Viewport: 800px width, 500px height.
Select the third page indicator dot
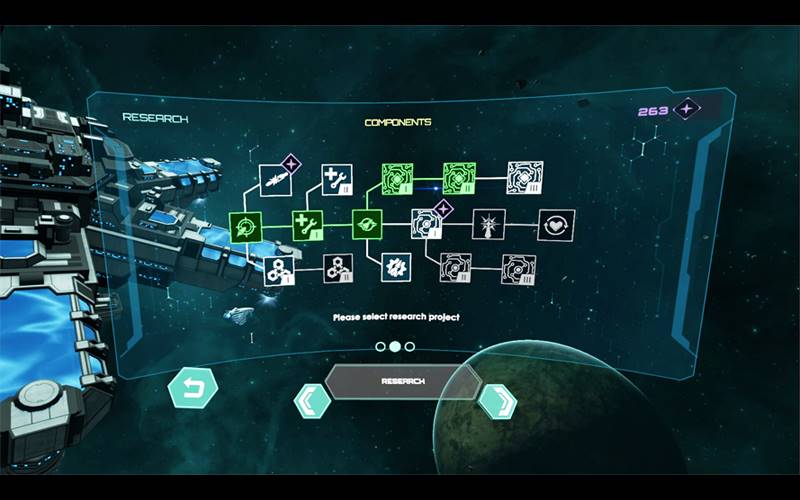click(x=410, y=347)
